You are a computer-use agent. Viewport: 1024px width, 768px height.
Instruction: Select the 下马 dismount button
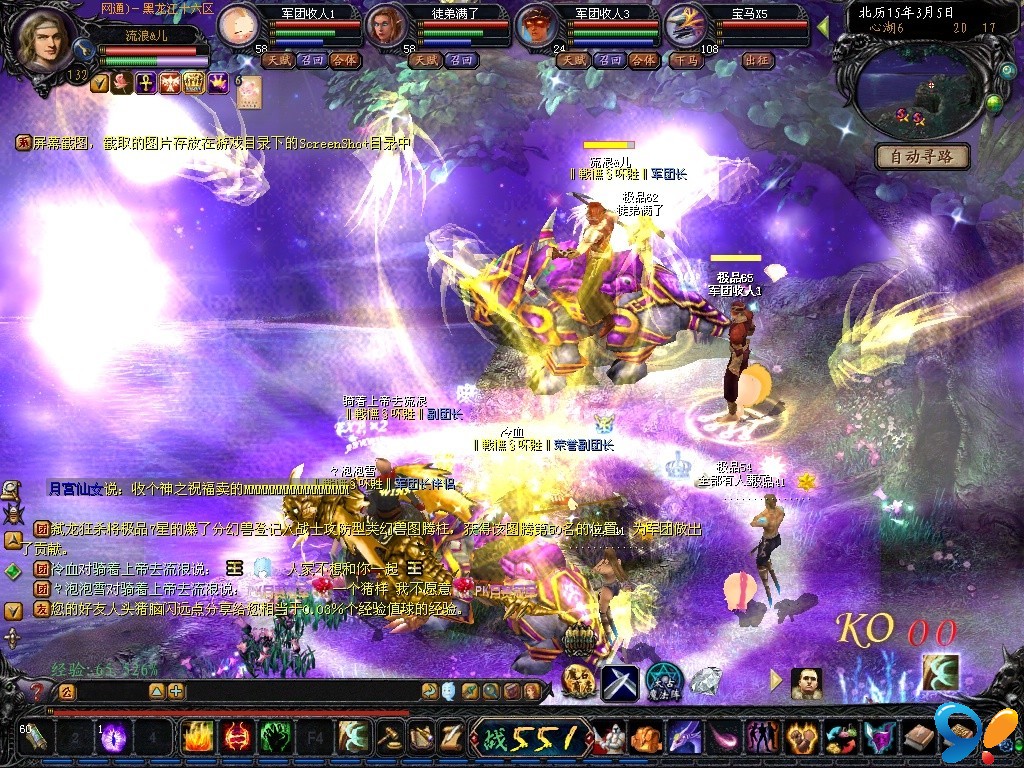(685, 60)
